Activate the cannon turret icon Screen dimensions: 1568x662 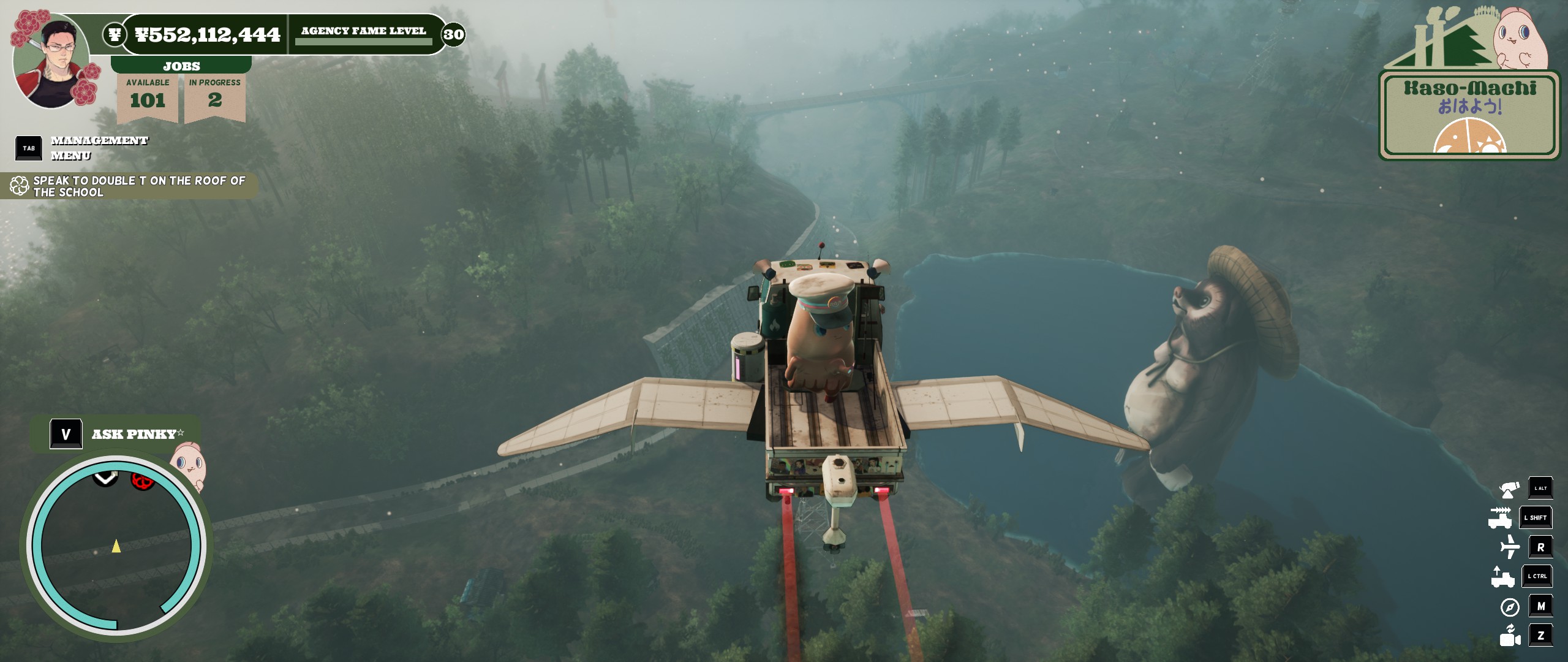[1509, 489]
